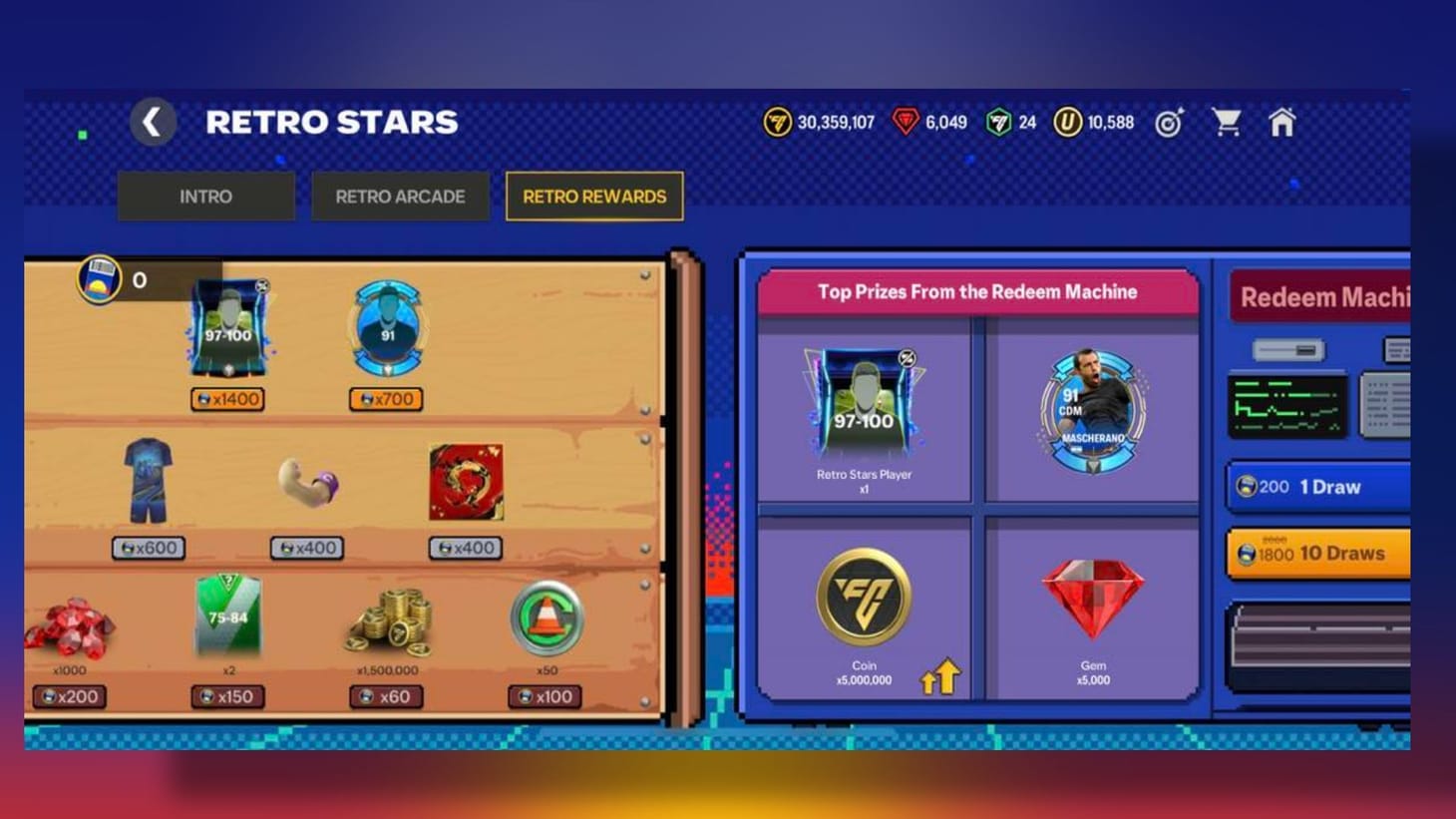The width and height of the screenshot is (1456, 819).
Task: Click the back arrow next to Retro Stars
Action: [x=153, y=121]
